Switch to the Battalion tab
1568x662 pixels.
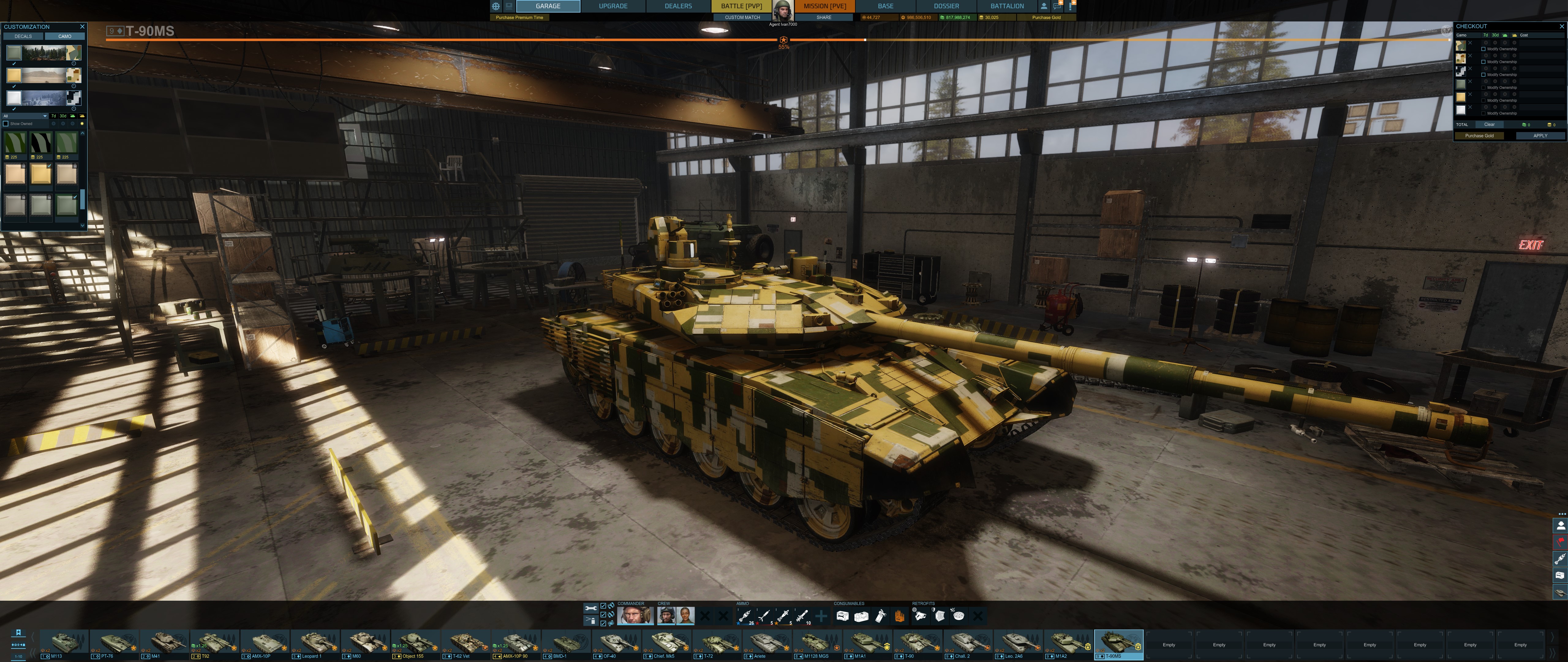pyautogui.click(x=1007, y=6)
